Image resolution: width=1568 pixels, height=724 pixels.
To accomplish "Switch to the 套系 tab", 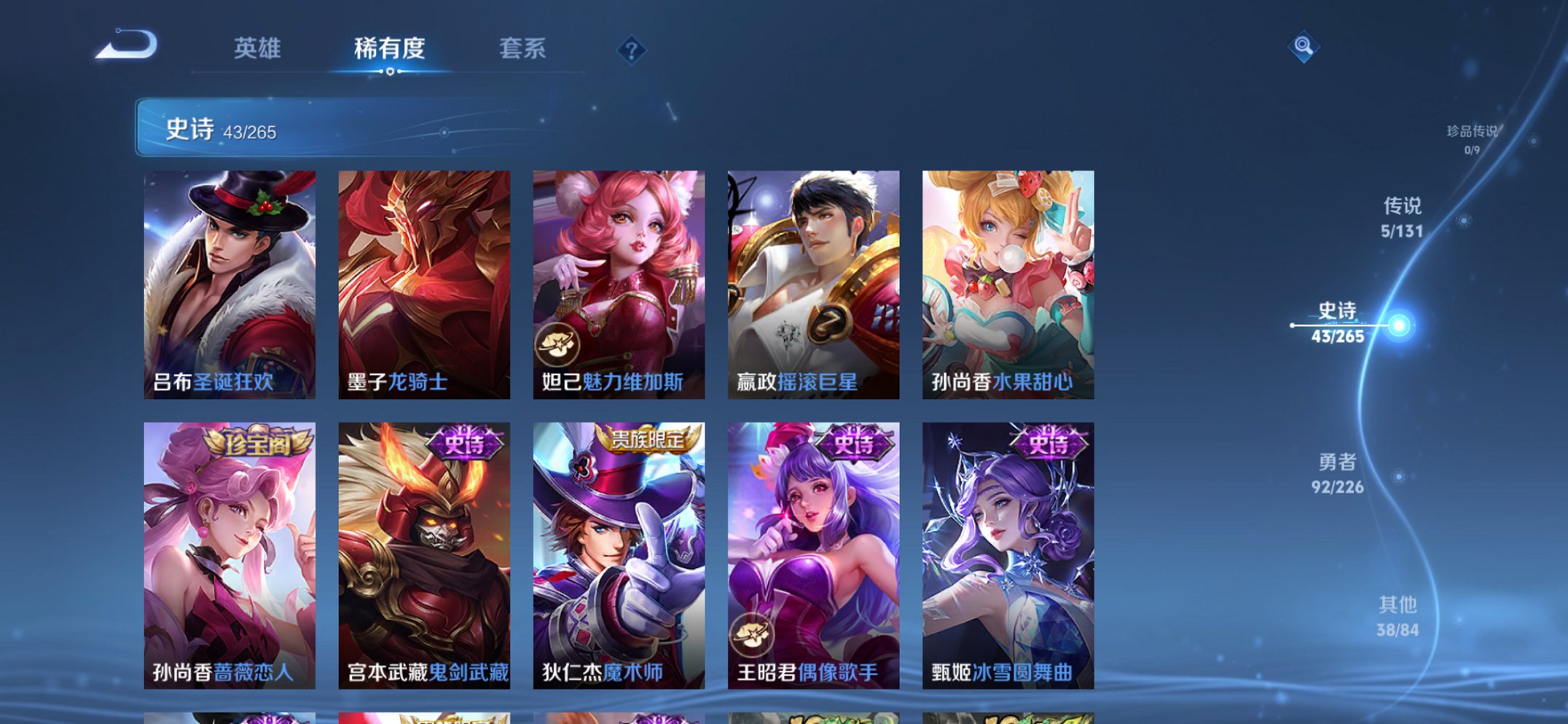I will tap(522, 48).
